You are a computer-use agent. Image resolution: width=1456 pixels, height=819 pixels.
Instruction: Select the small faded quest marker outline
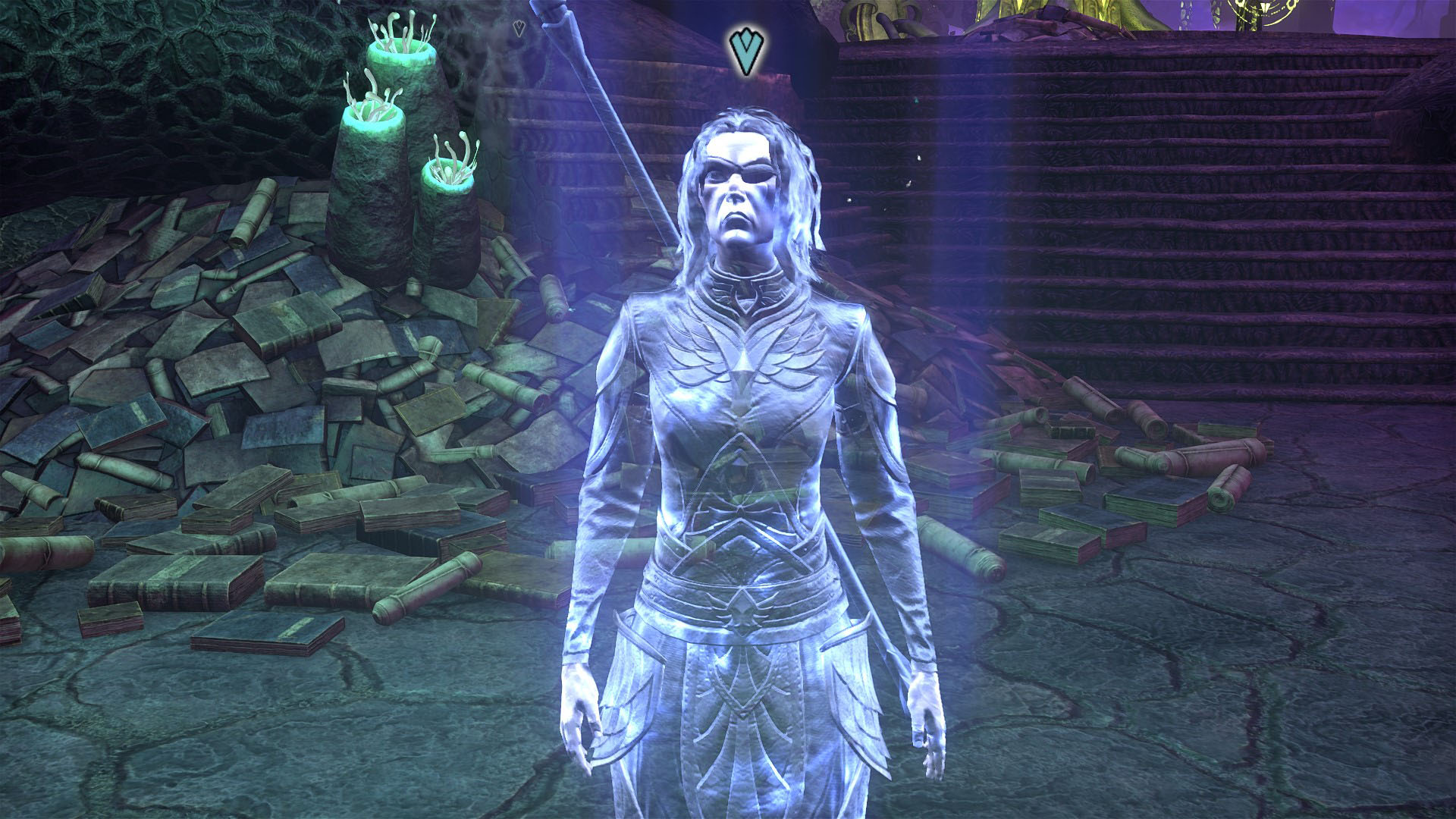pos(519,30)
